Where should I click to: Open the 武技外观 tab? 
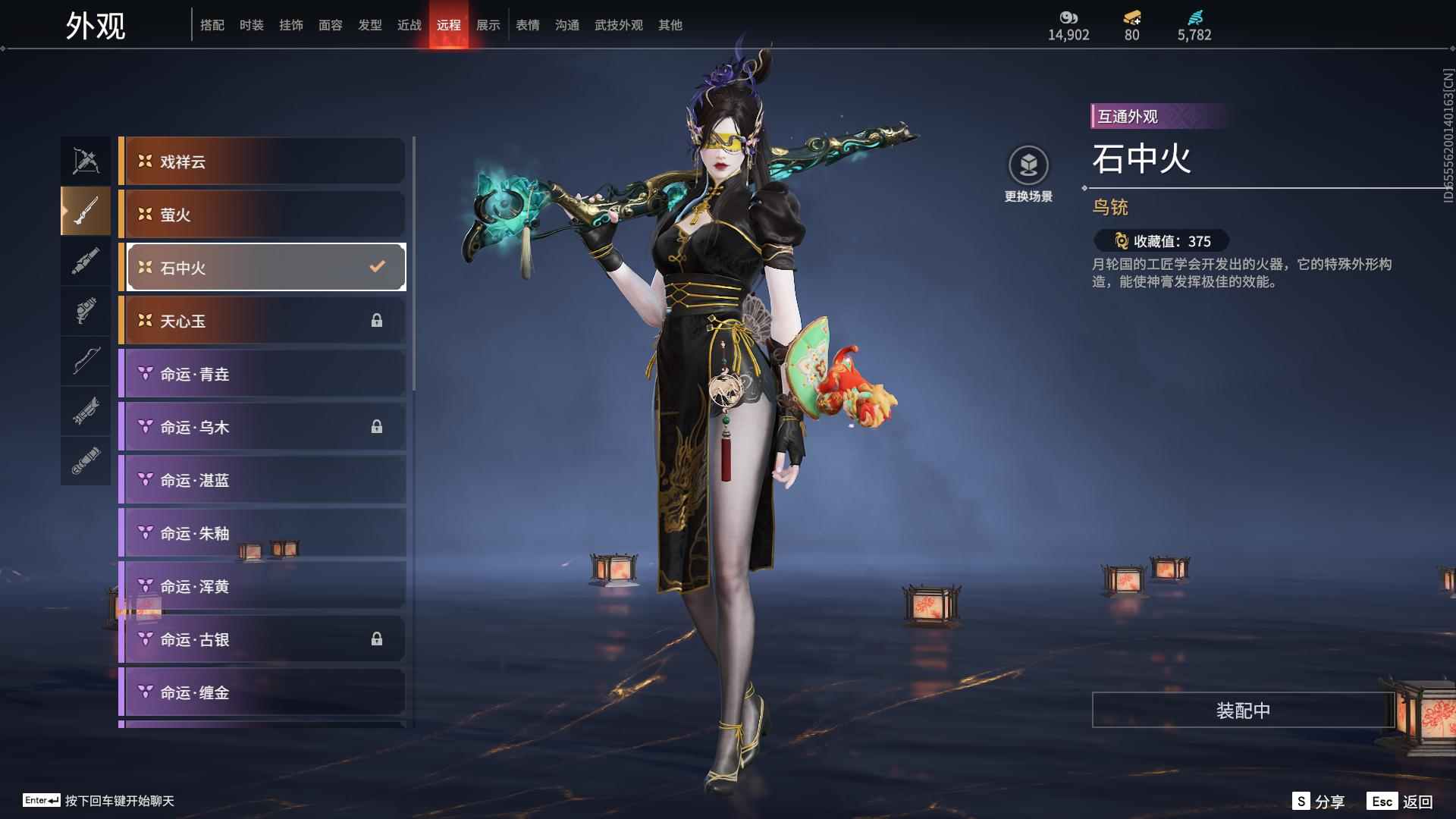point(619,25)
